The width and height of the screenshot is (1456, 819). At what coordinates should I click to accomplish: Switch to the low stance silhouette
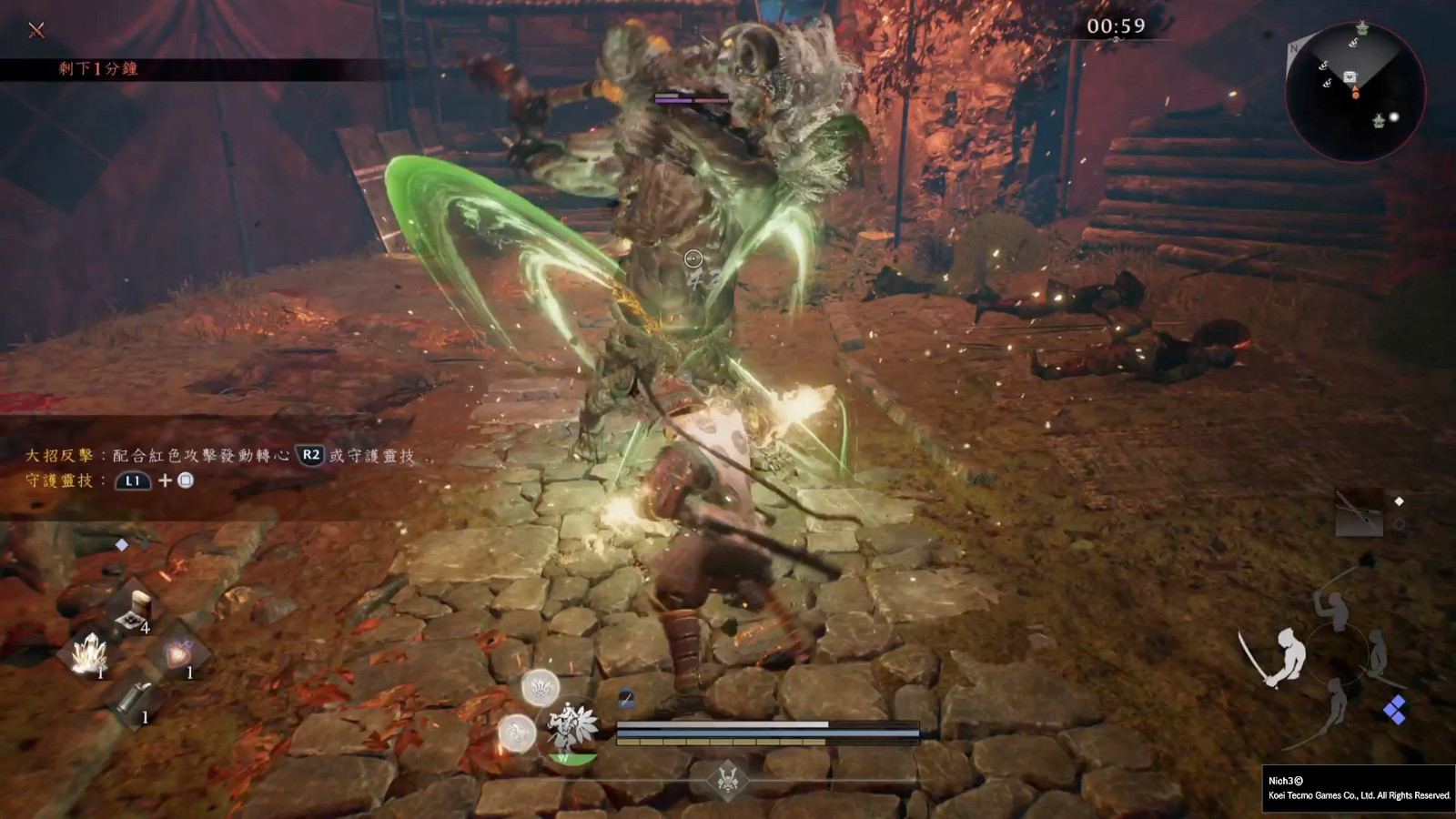coord(1335,701)
